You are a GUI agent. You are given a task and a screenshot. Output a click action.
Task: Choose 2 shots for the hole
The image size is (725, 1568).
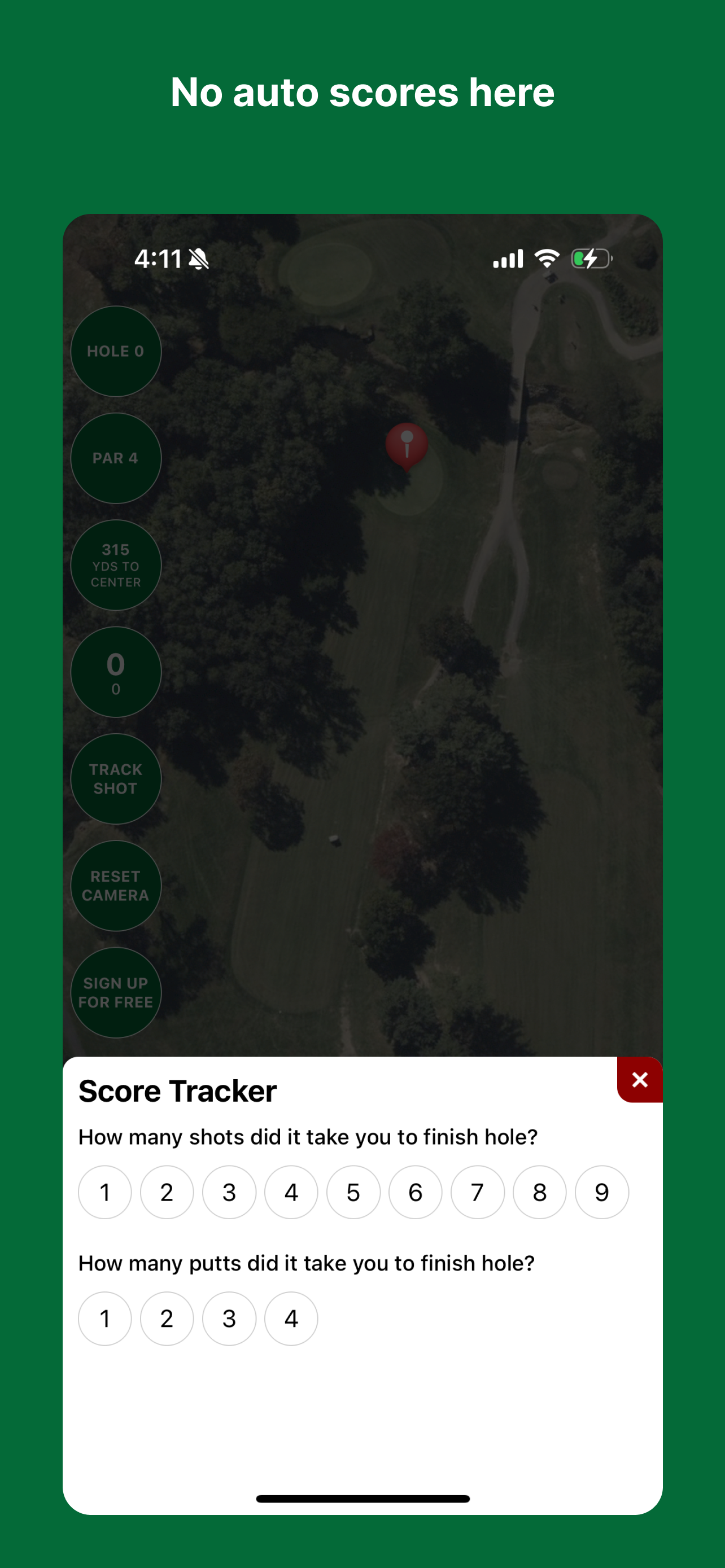(x=167, y=1192)
